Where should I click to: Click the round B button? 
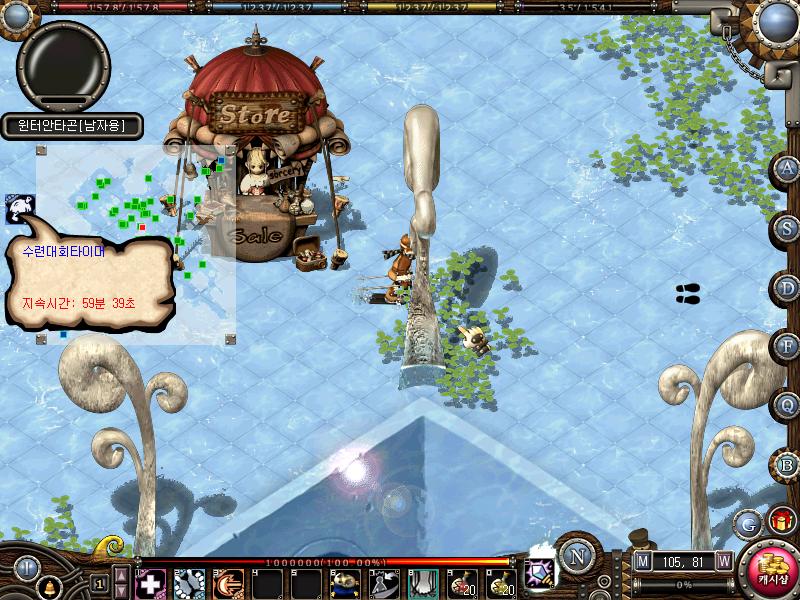788,465
